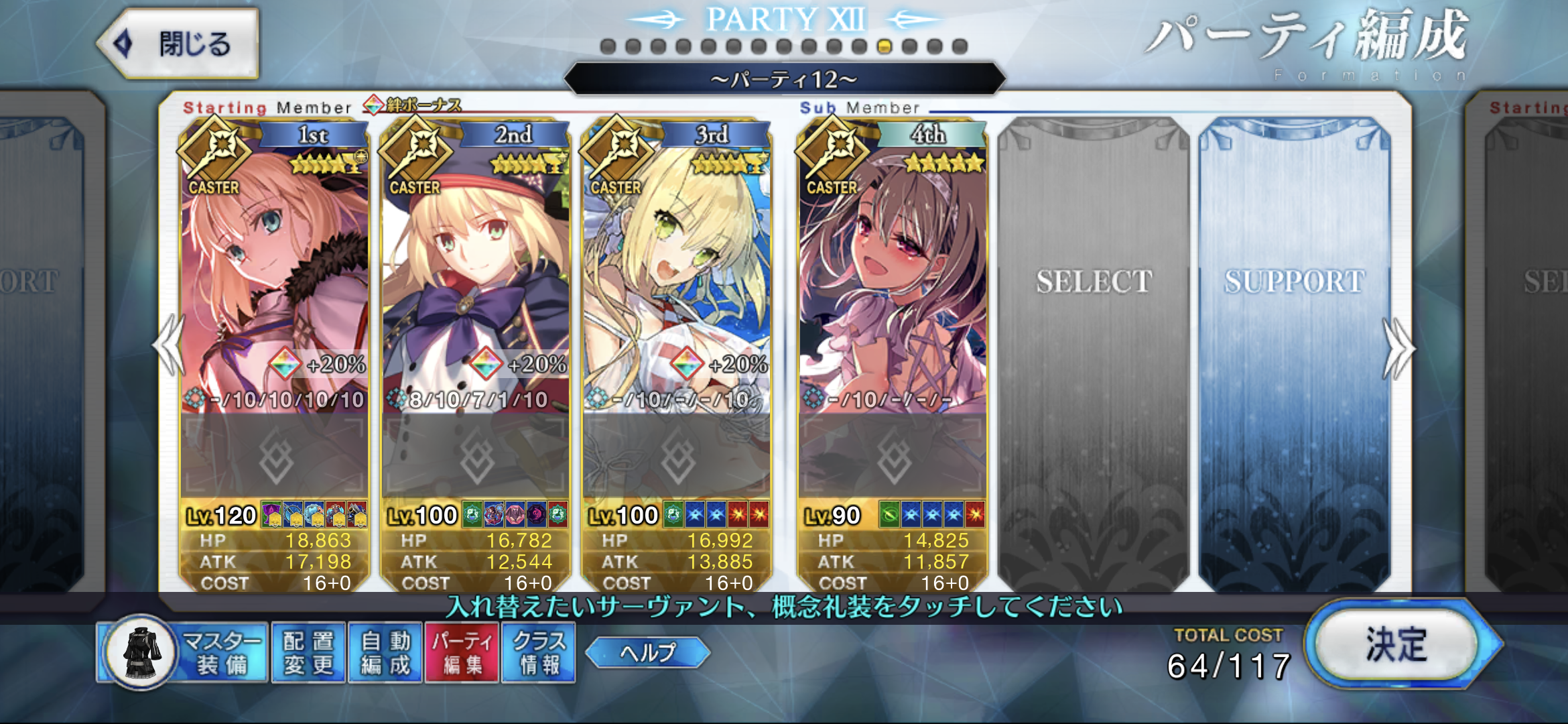Show クラス情報 class info
This screenshot has height=724, width=1568.
(x=539, y=653)
